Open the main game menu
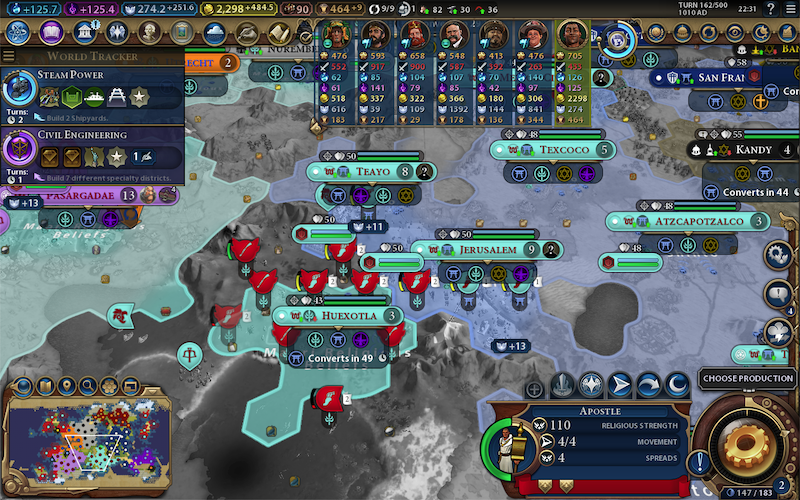The height and width of the screenshot is (500, 800). [x=790, y=9]
